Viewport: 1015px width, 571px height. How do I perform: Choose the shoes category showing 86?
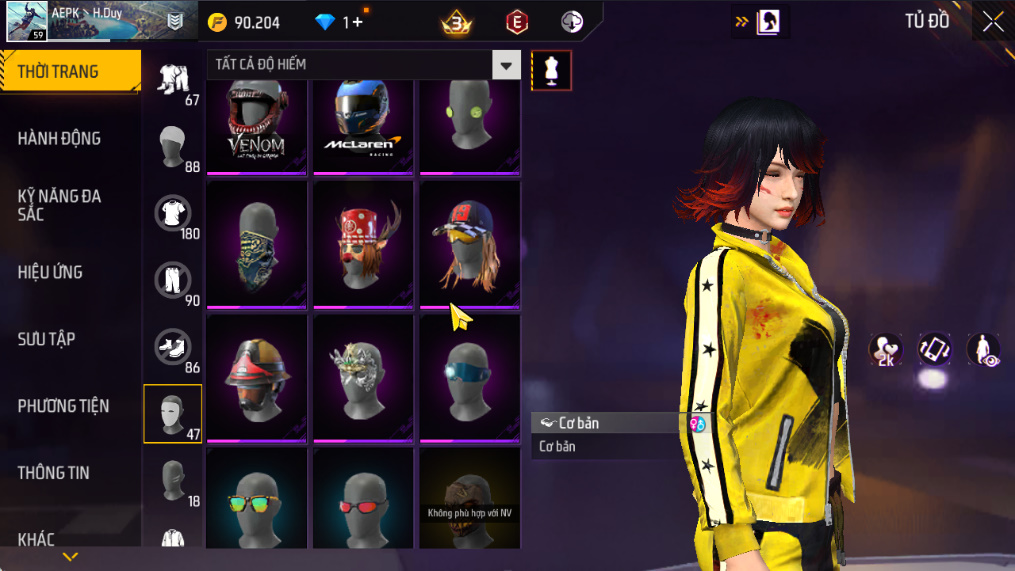[173, 347]
